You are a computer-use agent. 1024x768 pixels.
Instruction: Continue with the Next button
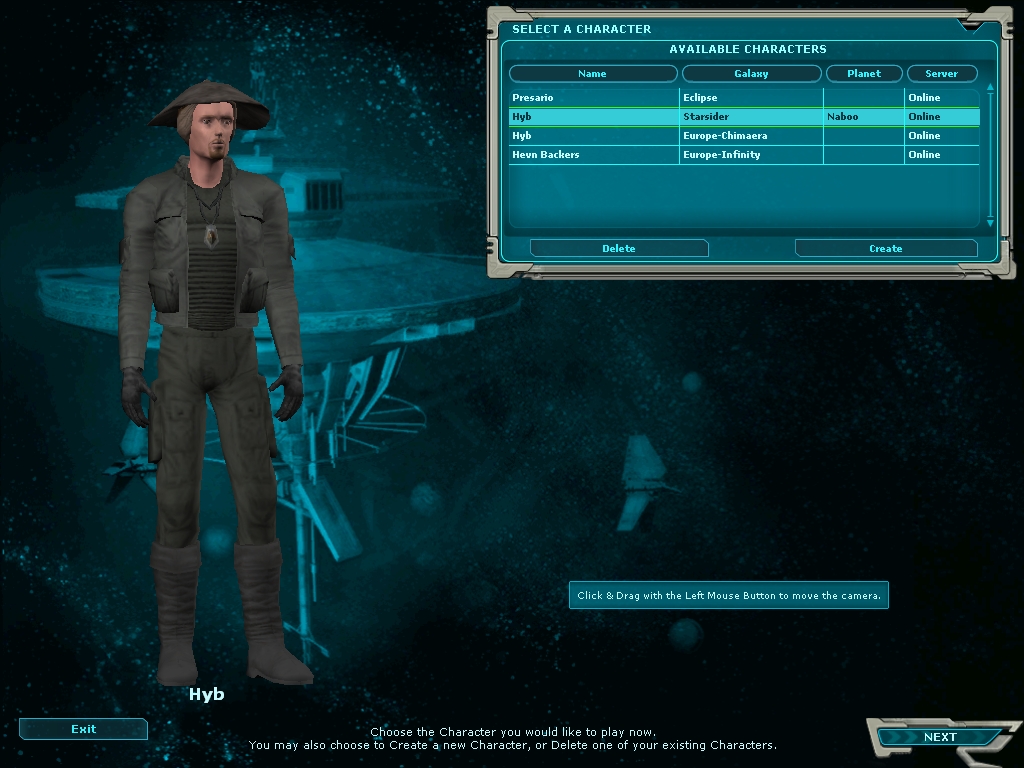pyautogui.click(x=939, y=737)
